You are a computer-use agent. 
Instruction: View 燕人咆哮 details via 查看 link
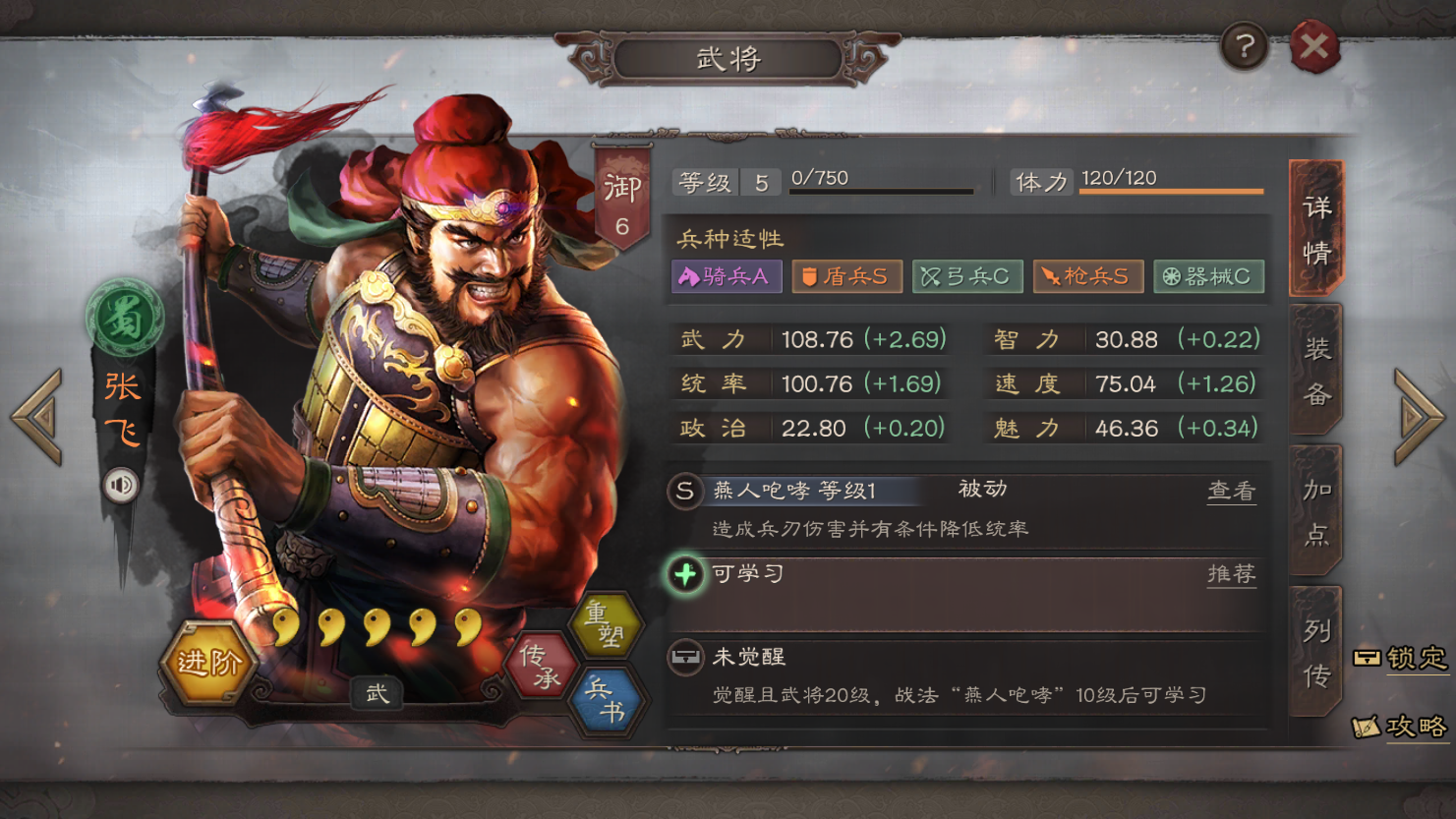[1230, 489]
